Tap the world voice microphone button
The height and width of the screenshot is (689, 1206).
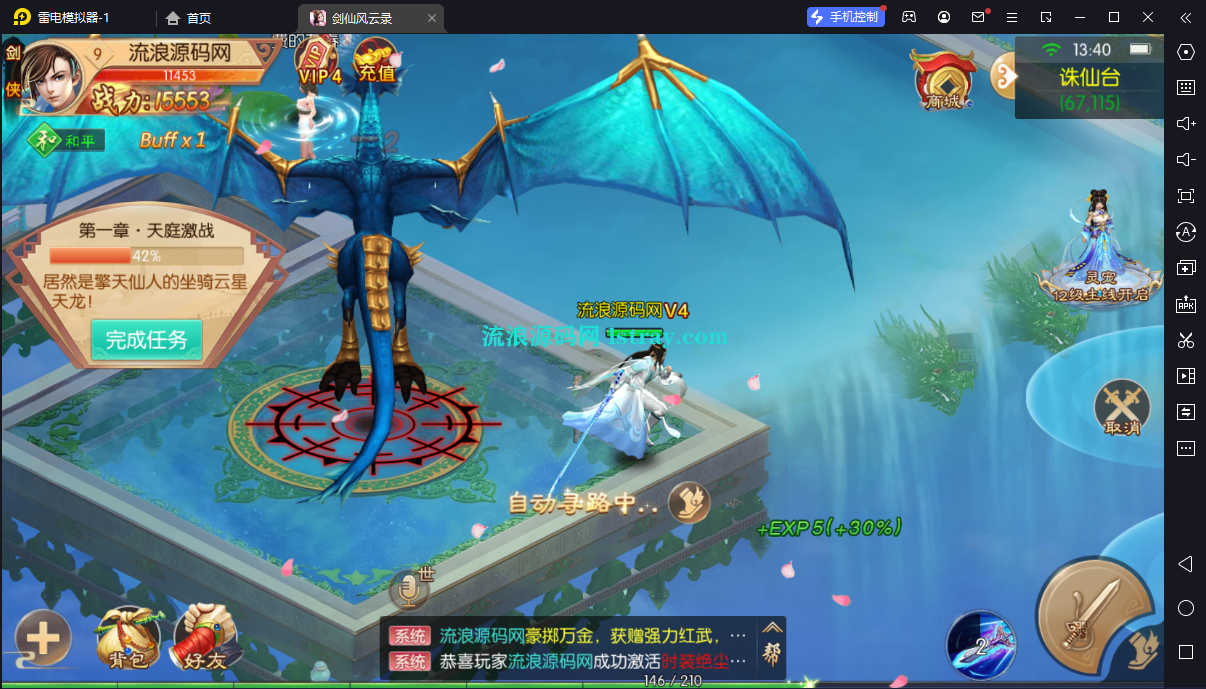point(408,591)
